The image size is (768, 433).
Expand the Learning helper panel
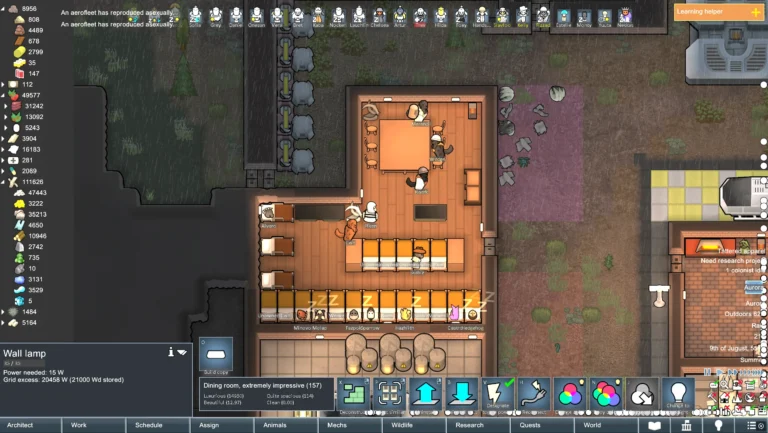[x=719, y=12]
